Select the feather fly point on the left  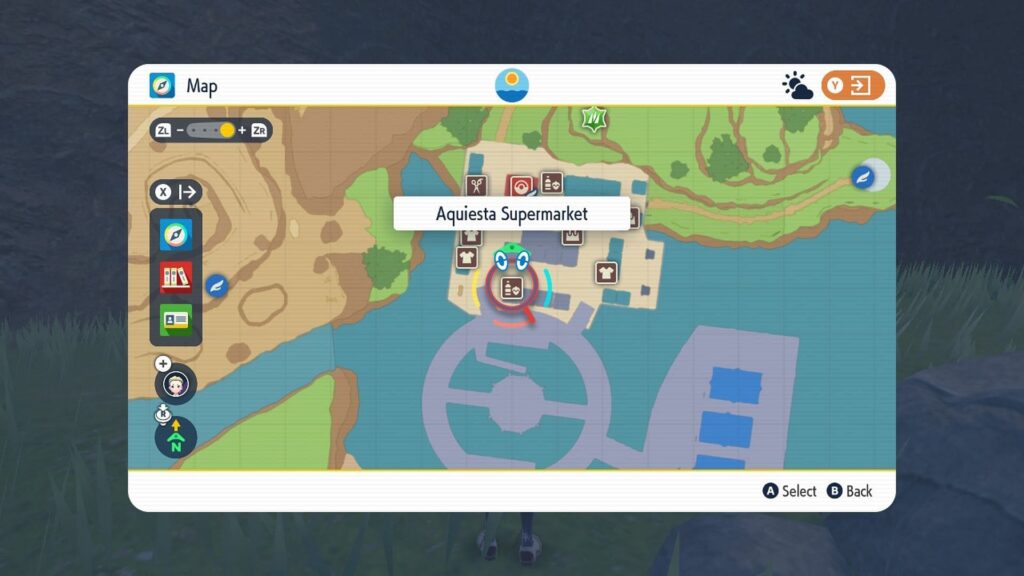pyautogui.click(x=216, y=286)
